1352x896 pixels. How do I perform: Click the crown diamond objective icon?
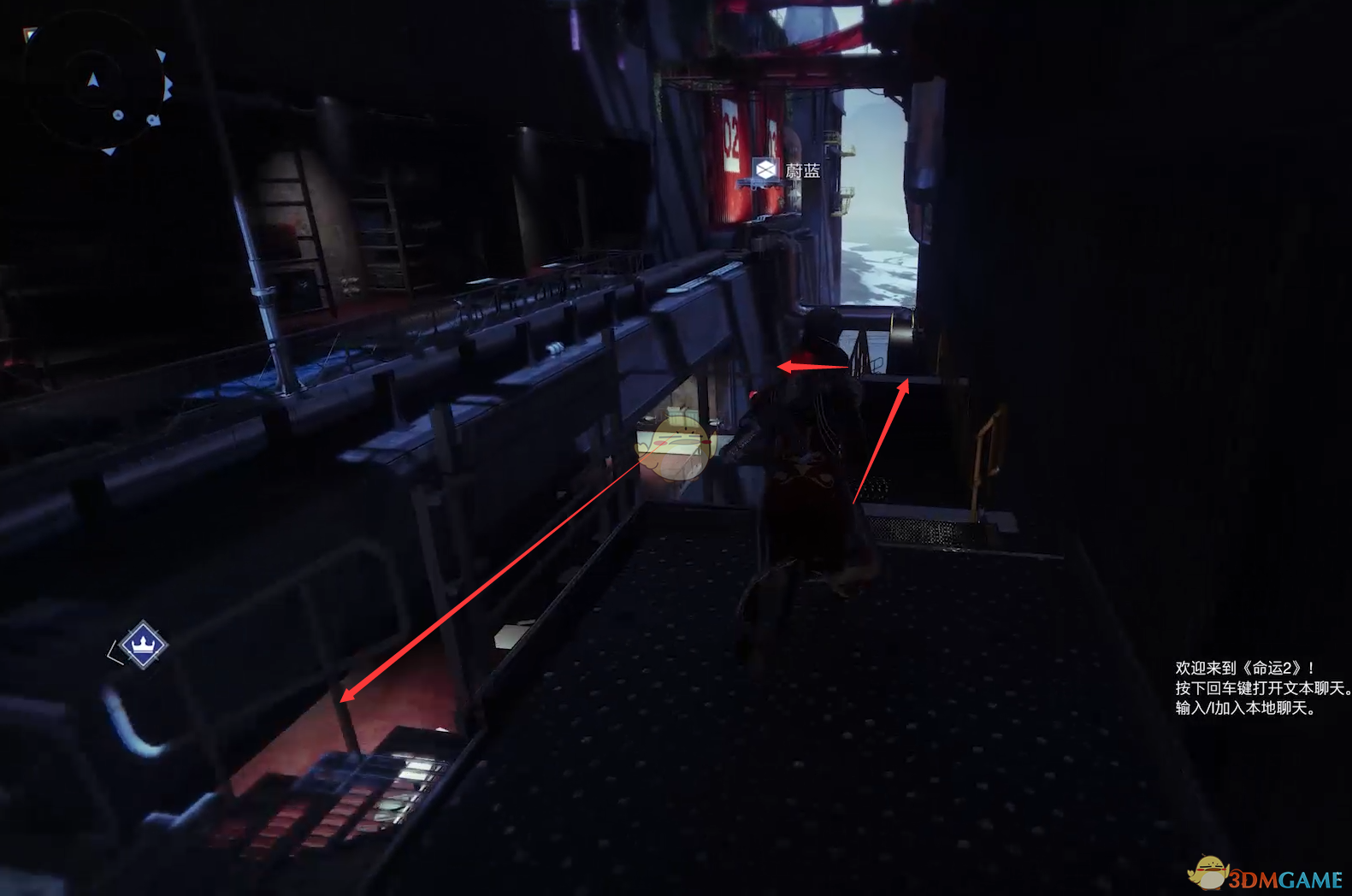(x=143, y=644)
